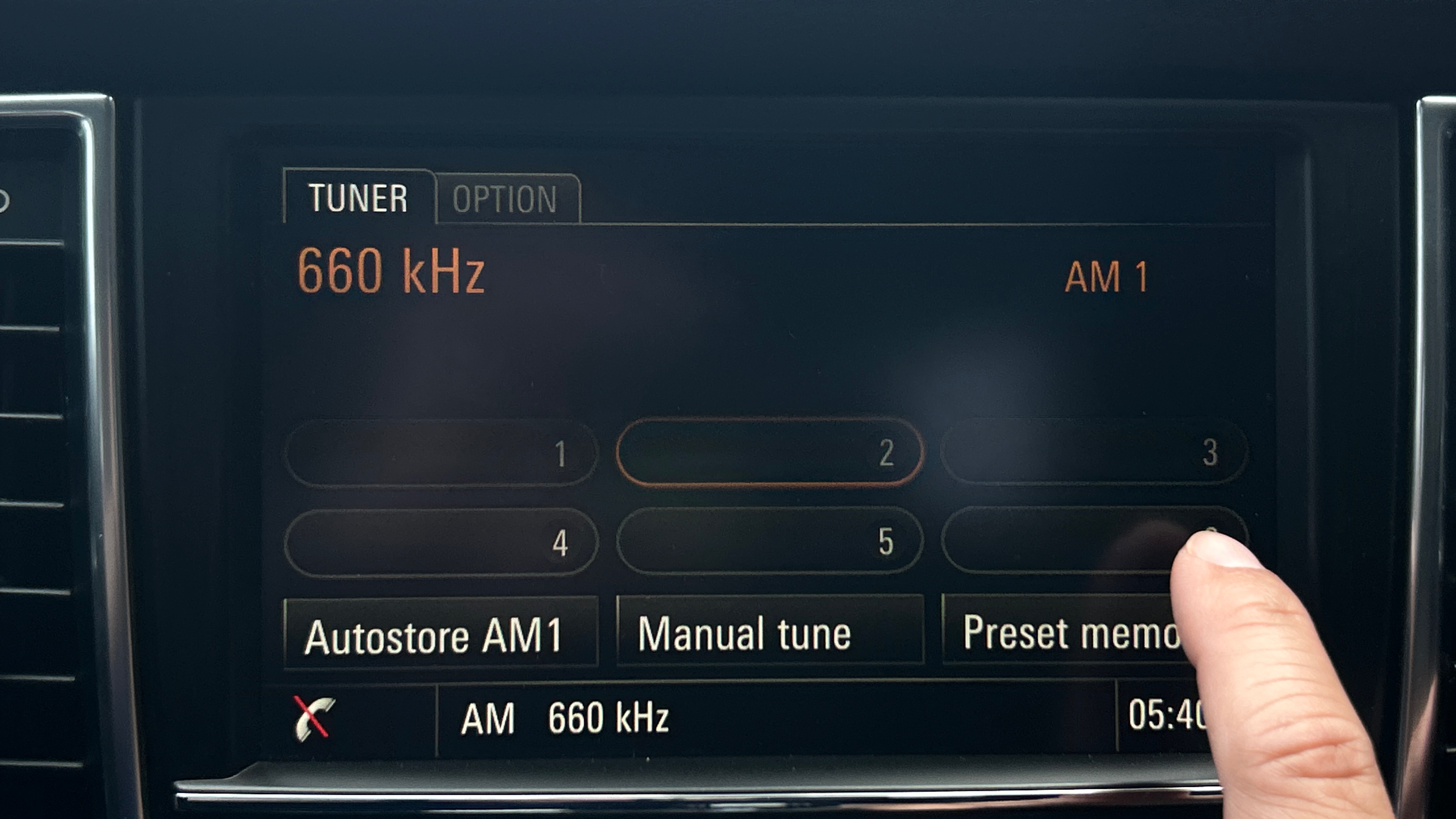Viewport: 1456px width, 819px height.
Task: Tune to preset slot 4
Action: pyautogui.click(x=441, y=542)
